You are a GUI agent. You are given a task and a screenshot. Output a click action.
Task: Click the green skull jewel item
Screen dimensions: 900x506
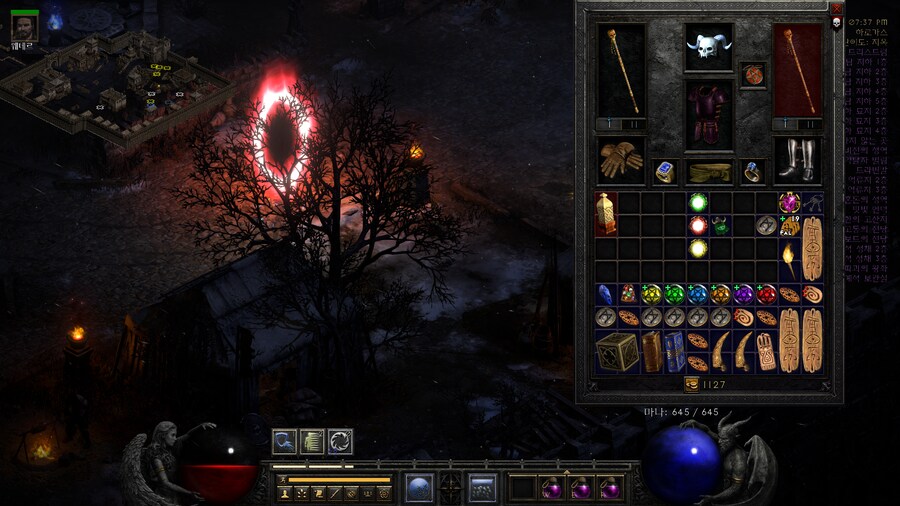[722, 225]
